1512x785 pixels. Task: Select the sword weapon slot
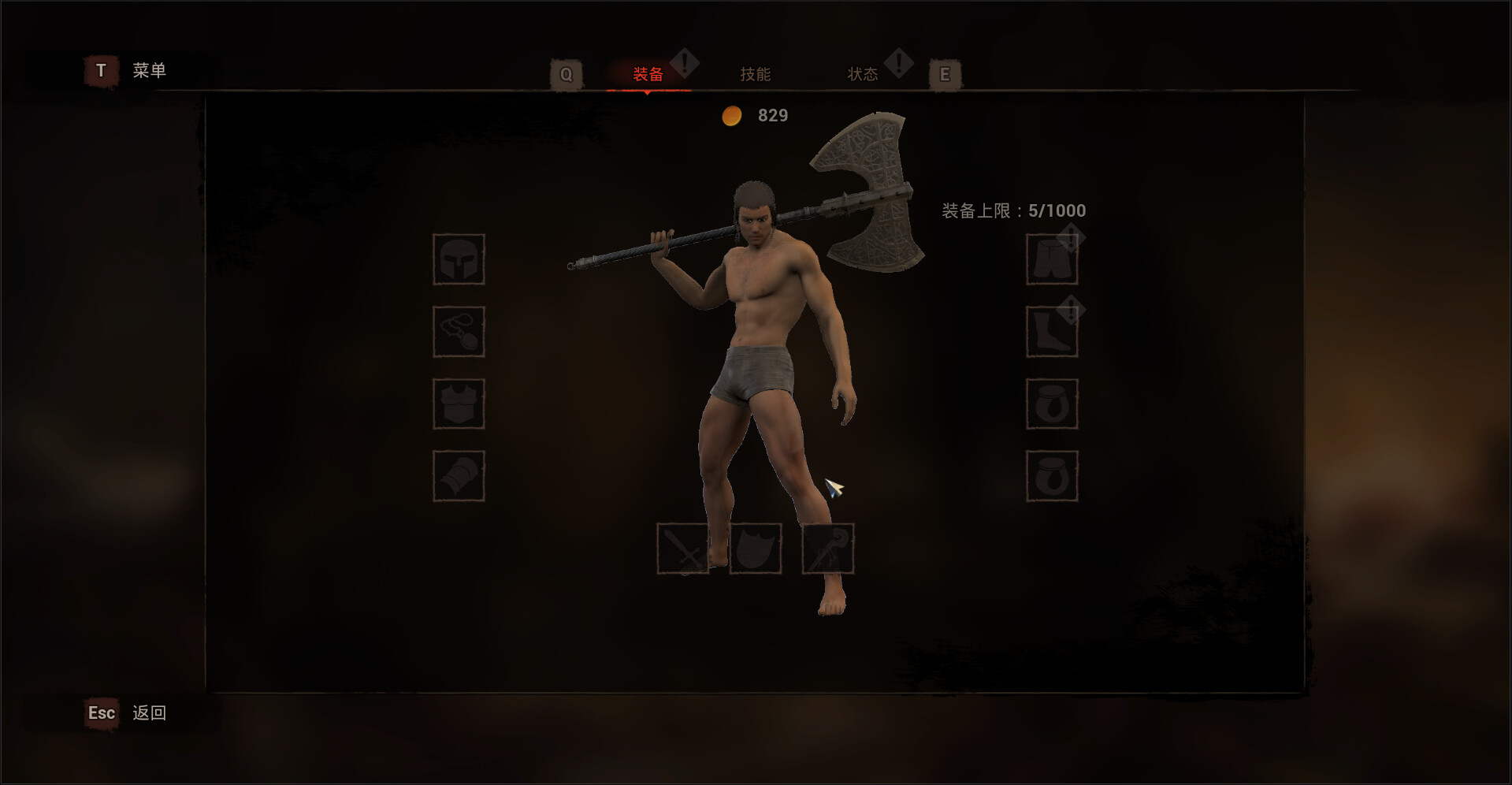tap(684, 550)
